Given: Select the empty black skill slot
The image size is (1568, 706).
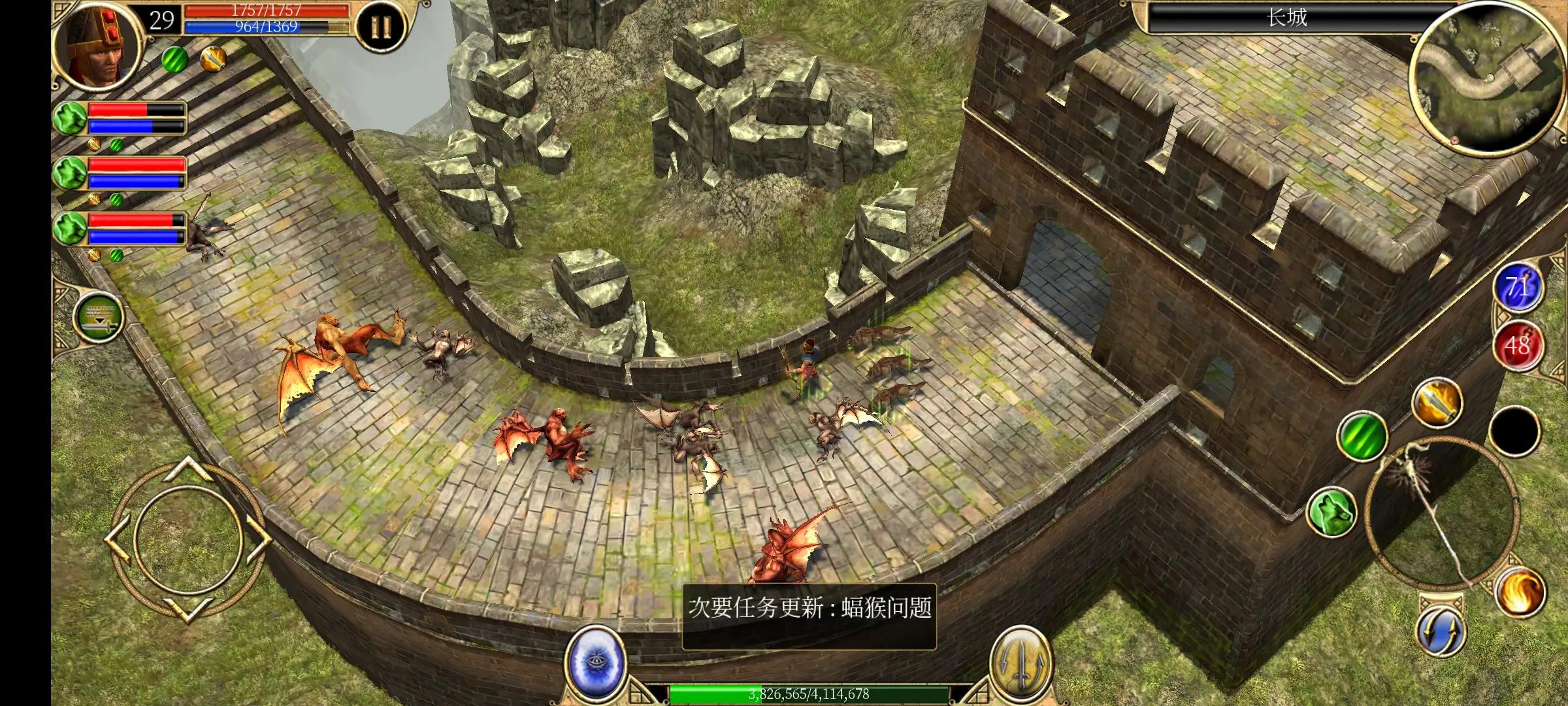Looking at the screenshot, I should [x=1516, y=430].
